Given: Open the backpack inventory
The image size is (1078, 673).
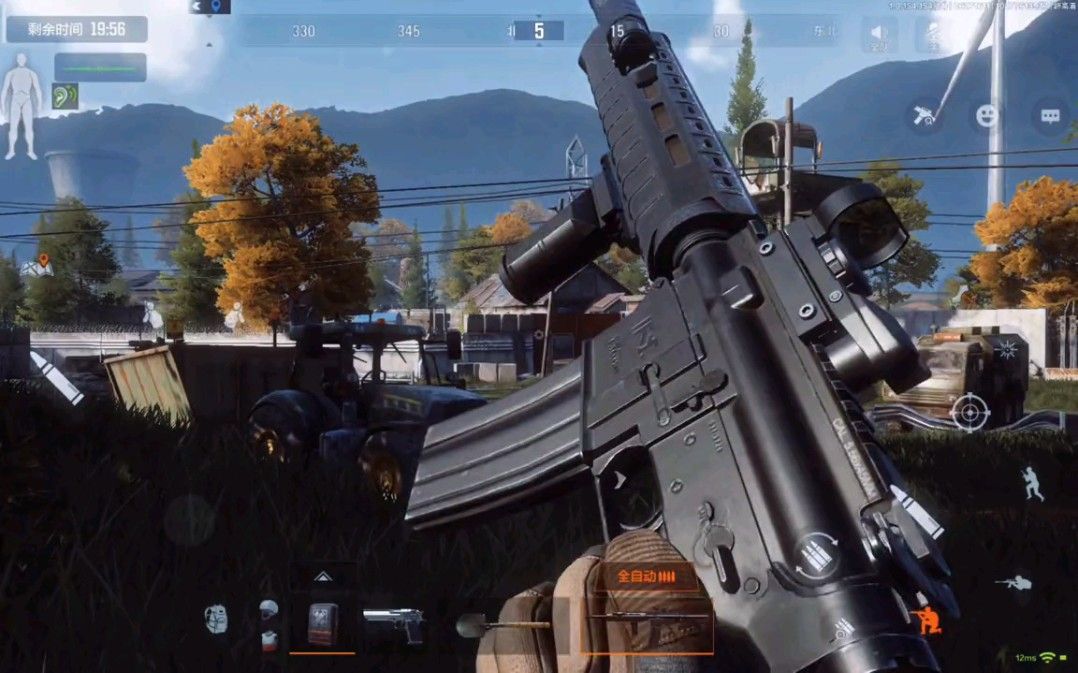Looking at the screenshot, I should coord(216,620).
